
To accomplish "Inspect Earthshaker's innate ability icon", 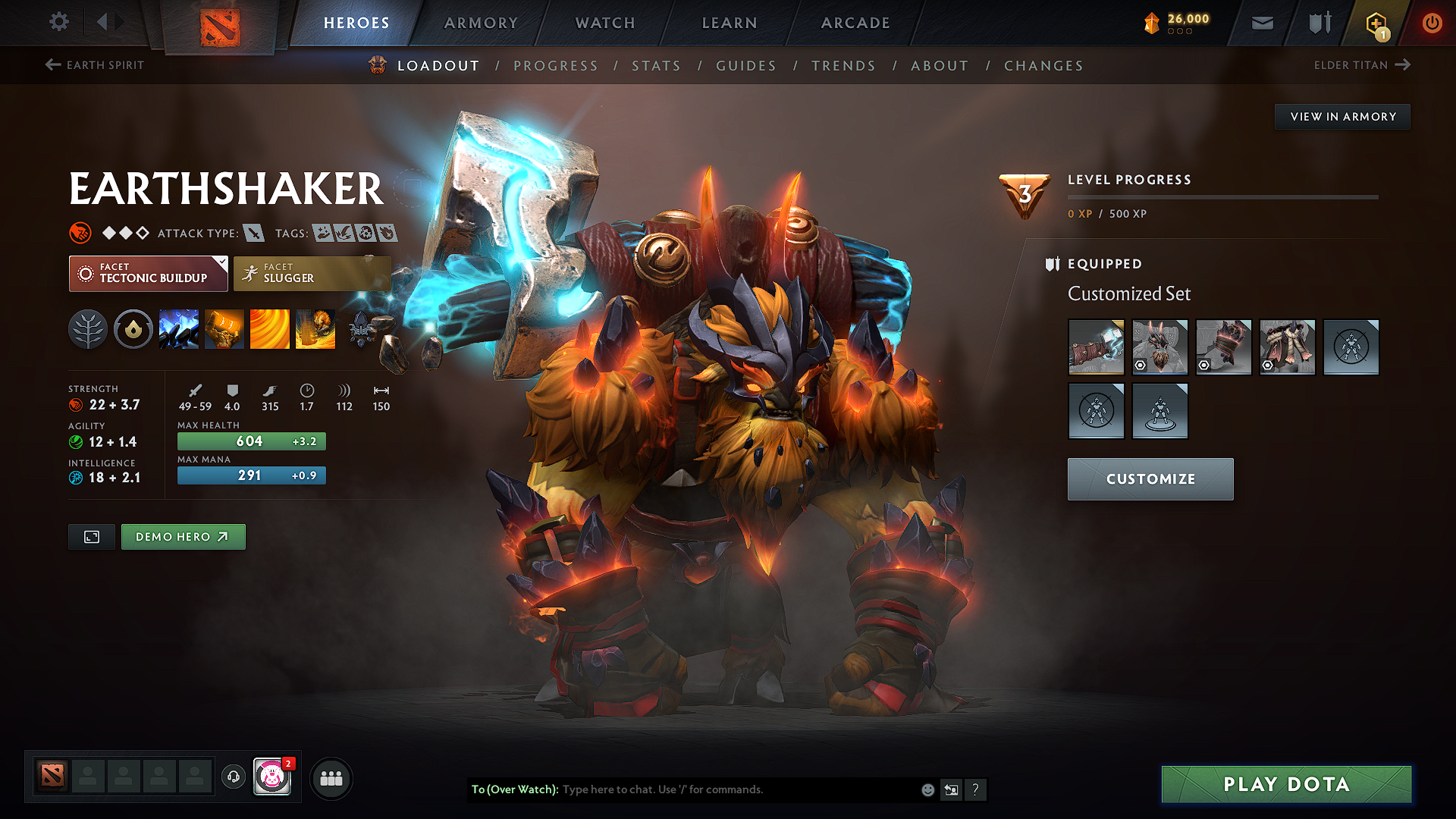I will click(x=133, y=329).
